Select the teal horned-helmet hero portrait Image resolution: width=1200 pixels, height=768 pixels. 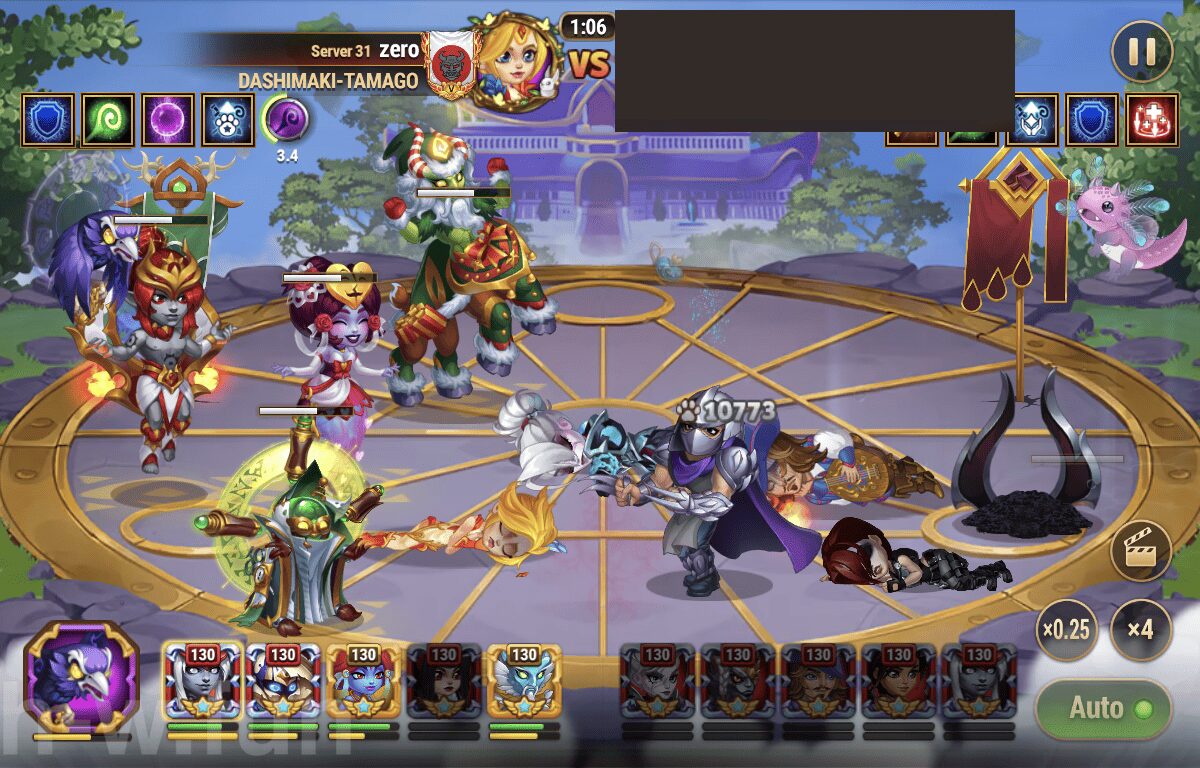click(x=524, y=682)
